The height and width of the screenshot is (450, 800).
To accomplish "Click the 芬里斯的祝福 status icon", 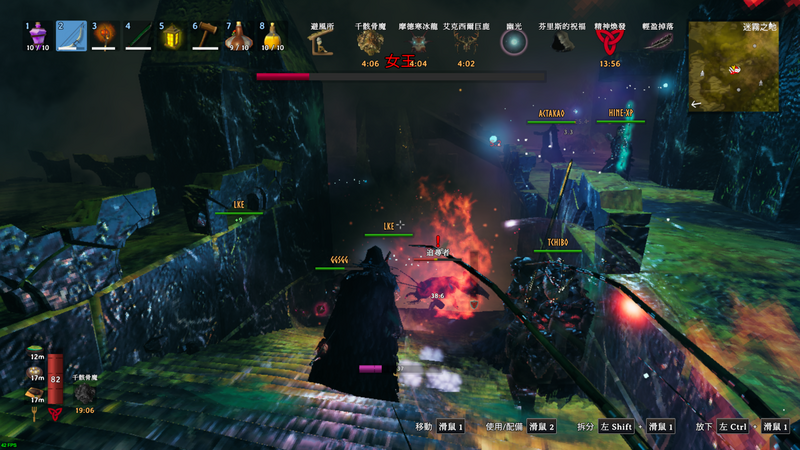I will click(561, 42).
